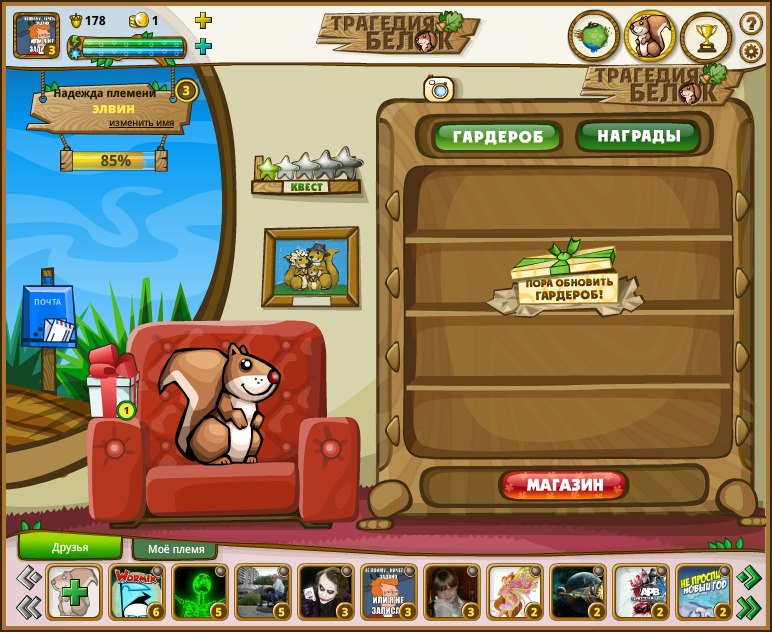
Task: Select the Wormix friend avatar
Action: click(137, 592)
